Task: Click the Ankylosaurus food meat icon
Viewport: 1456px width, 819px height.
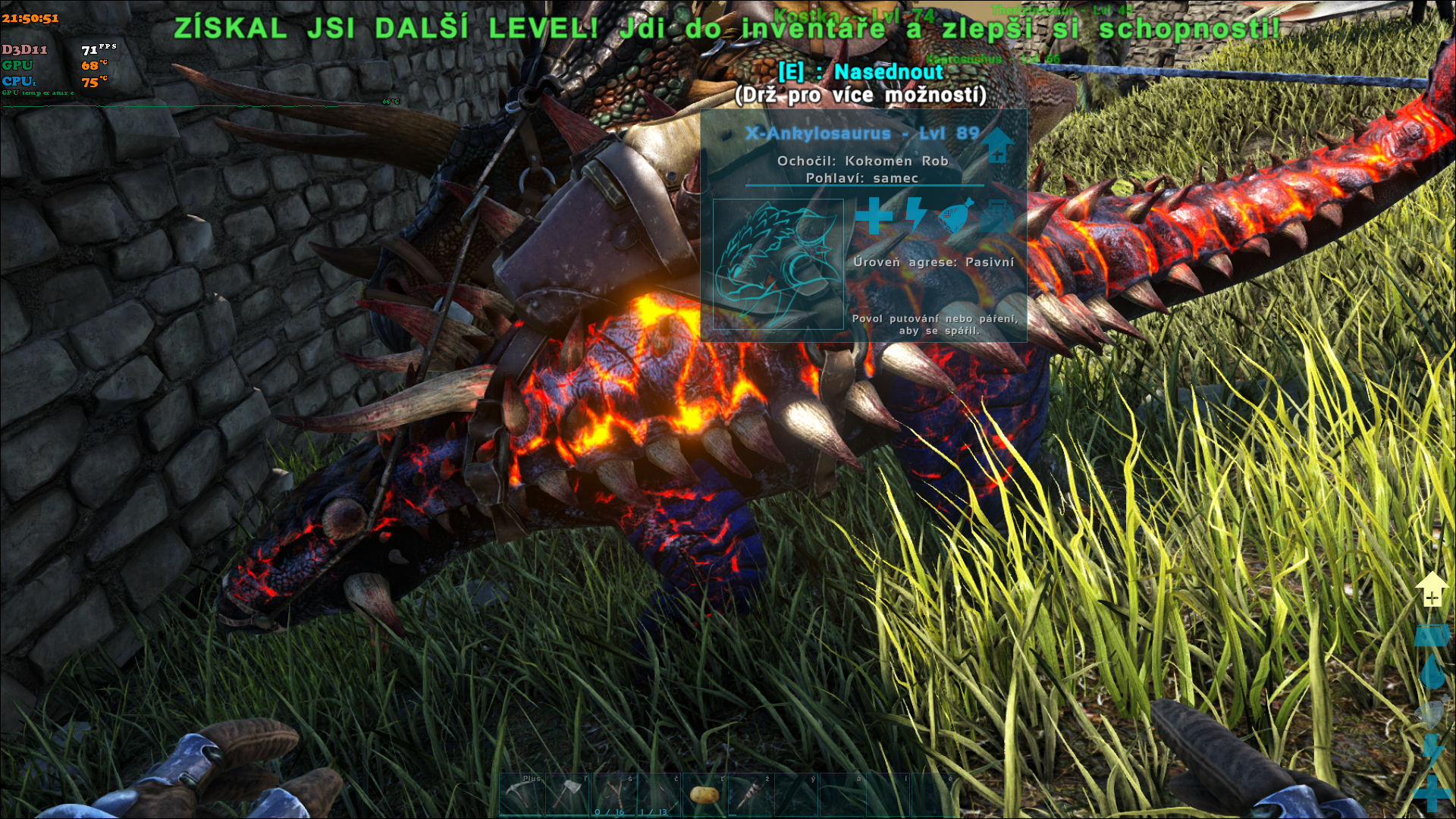Action: [x=956, y=216]
